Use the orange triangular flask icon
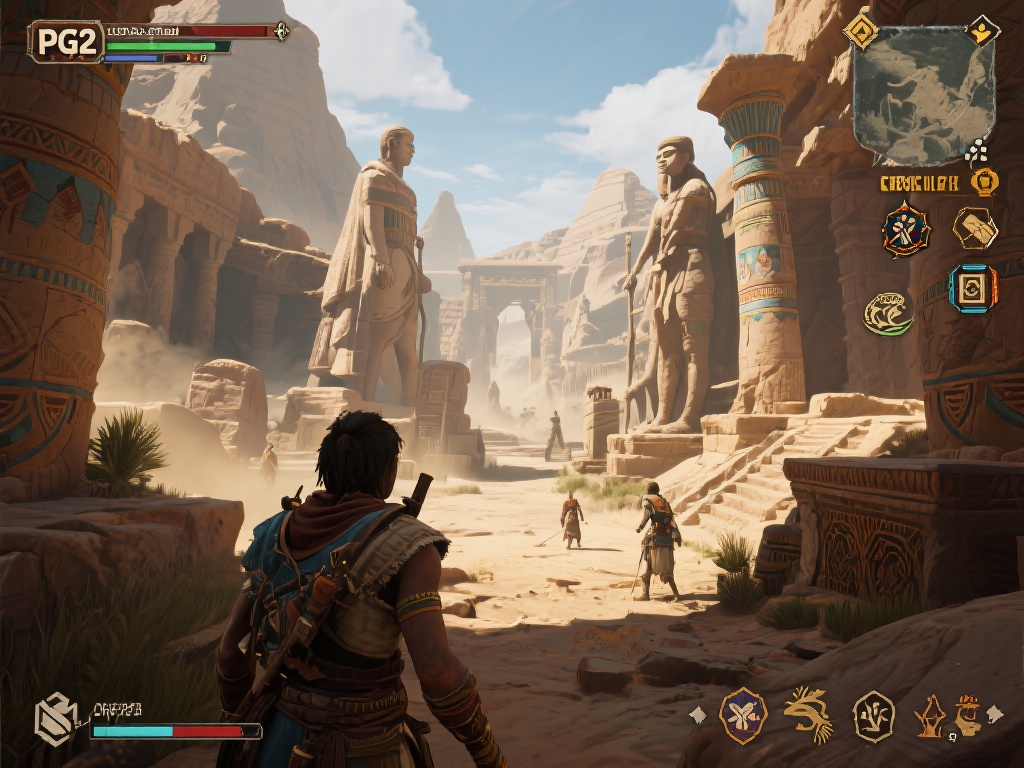 click(x=930, y=716)
